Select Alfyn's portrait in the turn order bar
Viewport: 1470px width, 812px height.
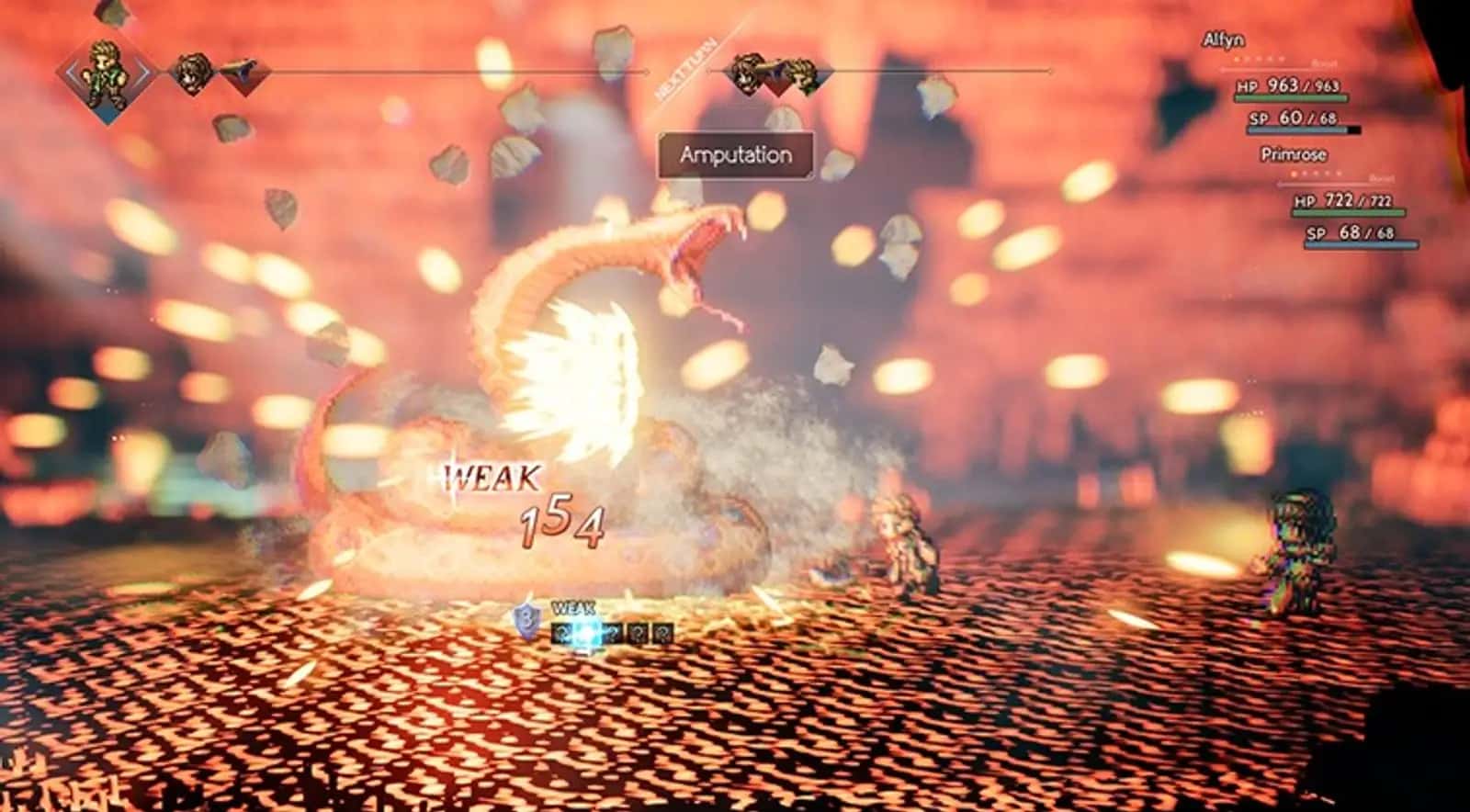[104, 73]
